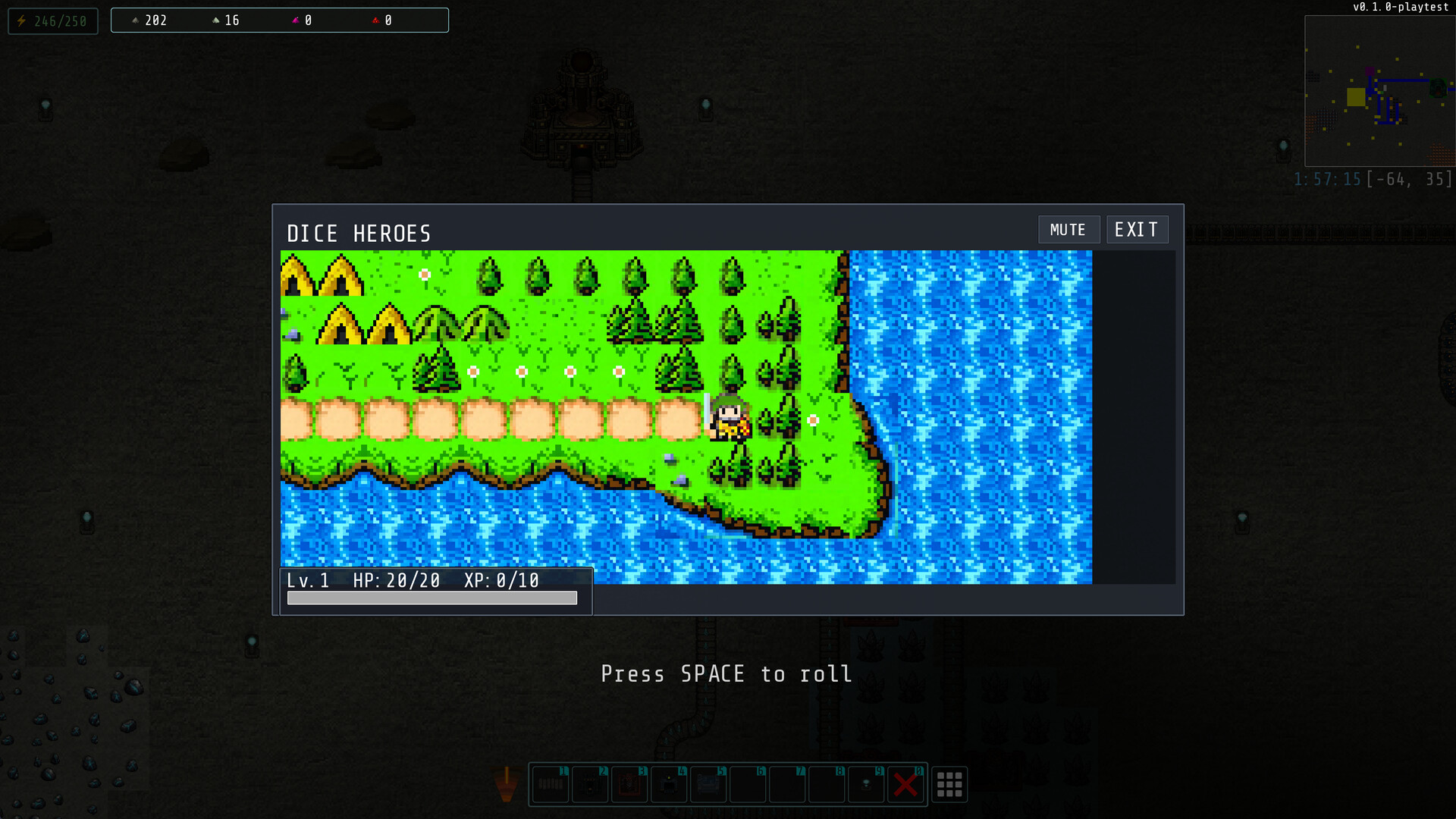Select hotbar slot 1 tool
Screen dimensions: 1456x819
pyautogui.click(x=550, y=785)
